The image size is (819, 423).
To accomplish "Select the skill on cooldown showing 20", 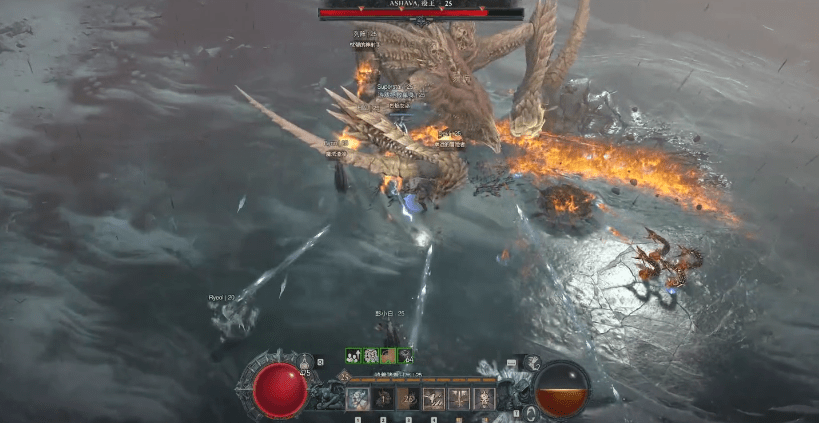I will (x=408, y=398).
